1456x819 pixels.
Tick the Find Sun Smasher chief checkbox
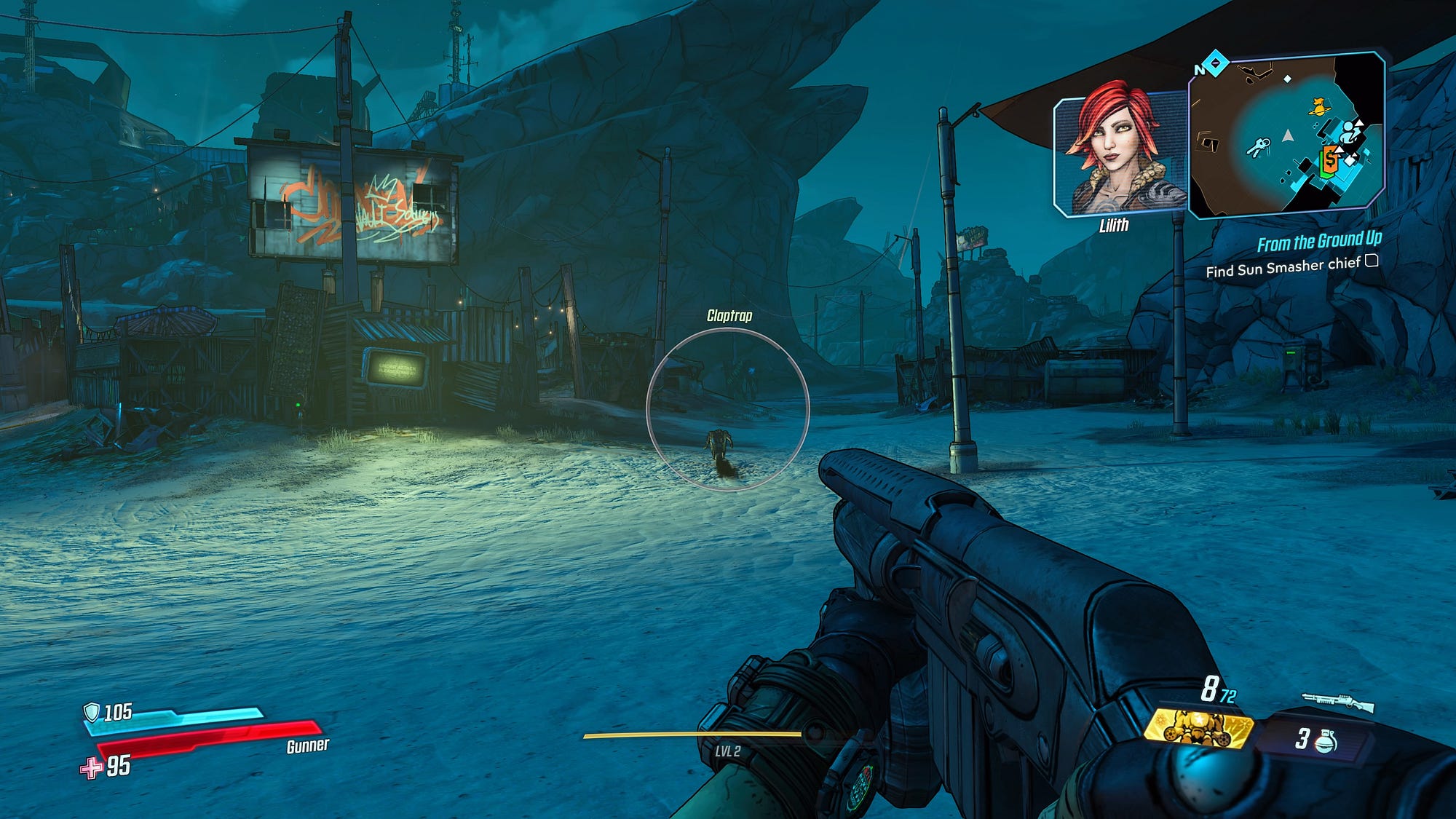pos(1372,261)
